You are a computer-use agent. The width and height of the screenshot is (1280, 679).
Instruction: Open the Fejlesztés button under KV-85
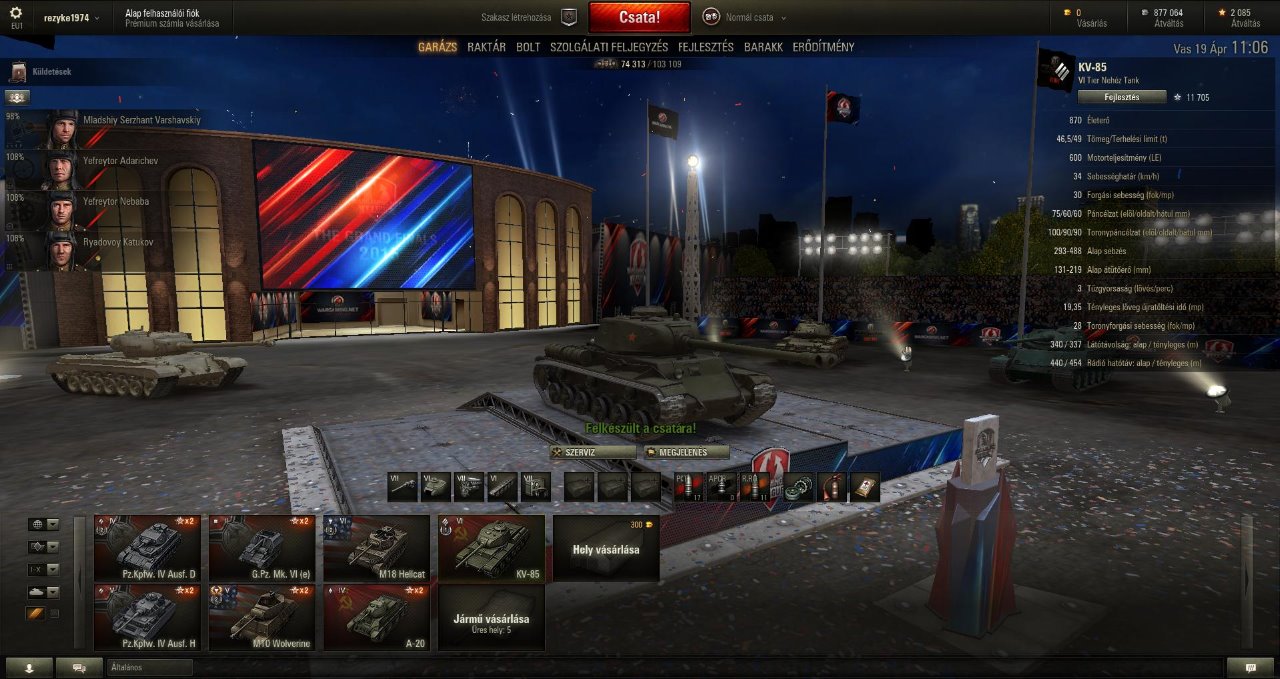[1121, 97]
